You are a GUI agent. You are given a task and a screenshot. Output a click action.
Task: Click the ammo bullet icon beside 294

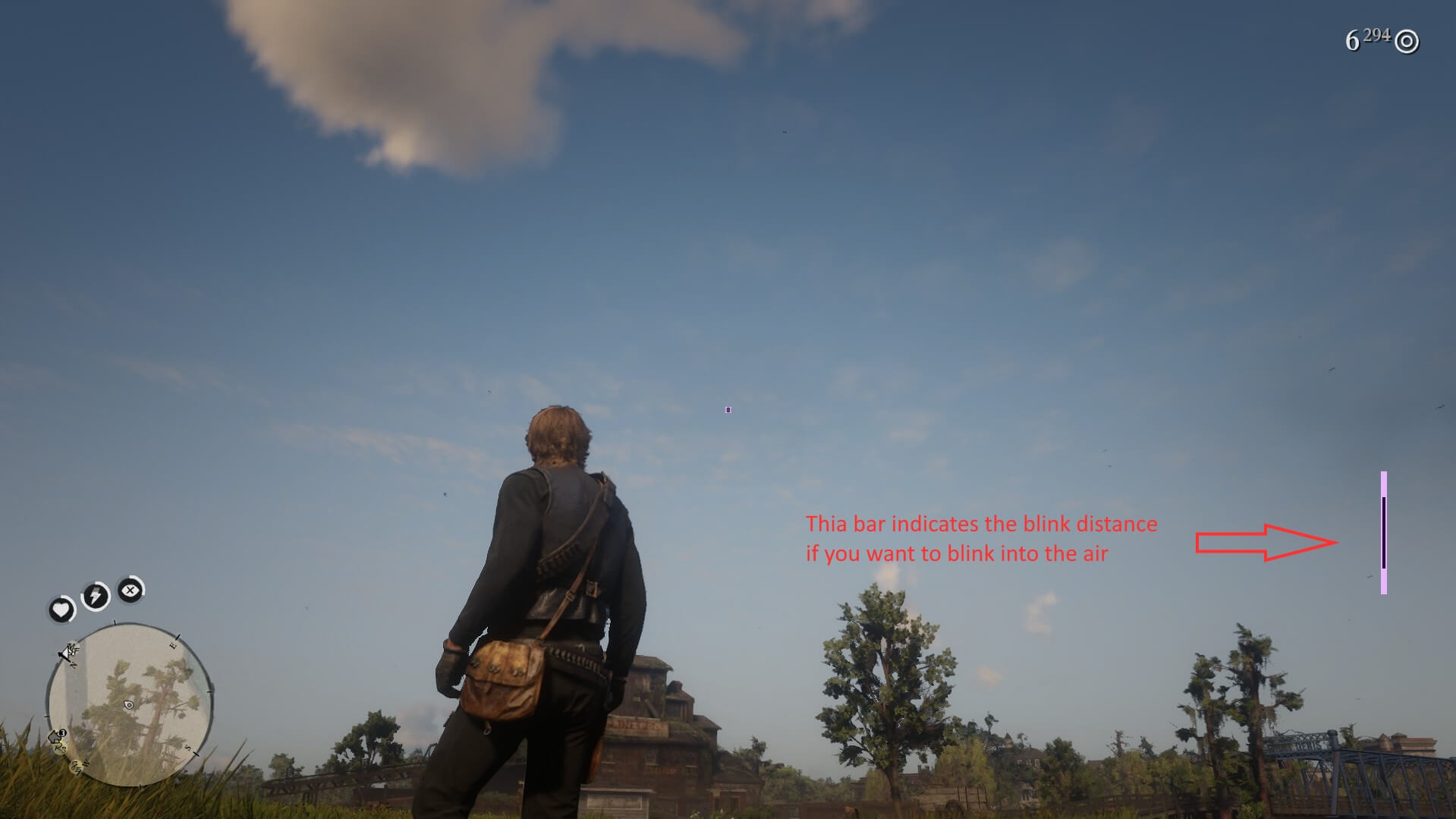pyautogui.click(x=1407, y=41)
